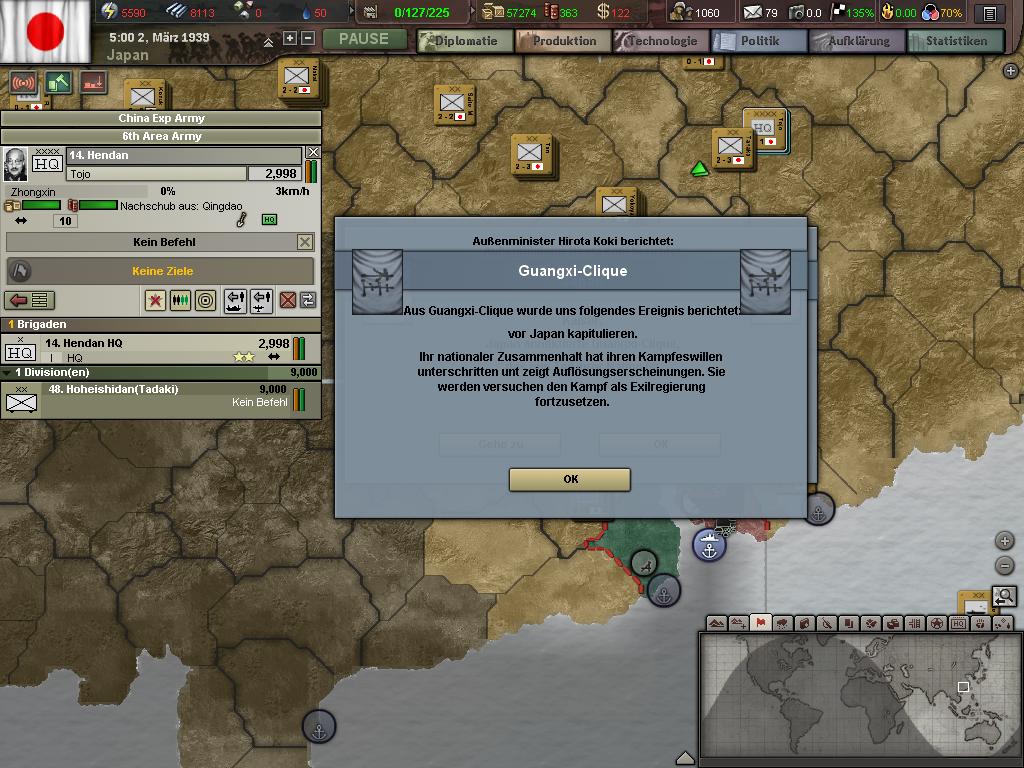The height and width of the screenshot is (768, 1024).
Task: Open the Technologie tab
Action: [x=662, y=41]
